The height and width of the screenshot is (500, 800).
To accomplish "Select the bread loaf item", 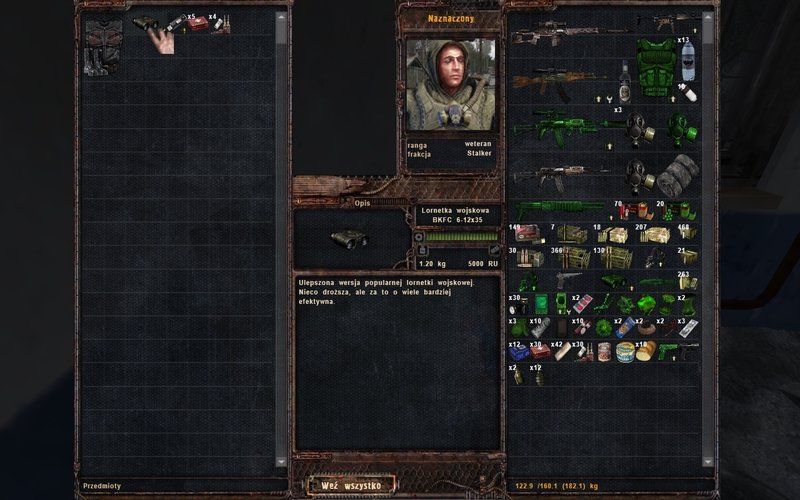I will (x=646, y=351).
